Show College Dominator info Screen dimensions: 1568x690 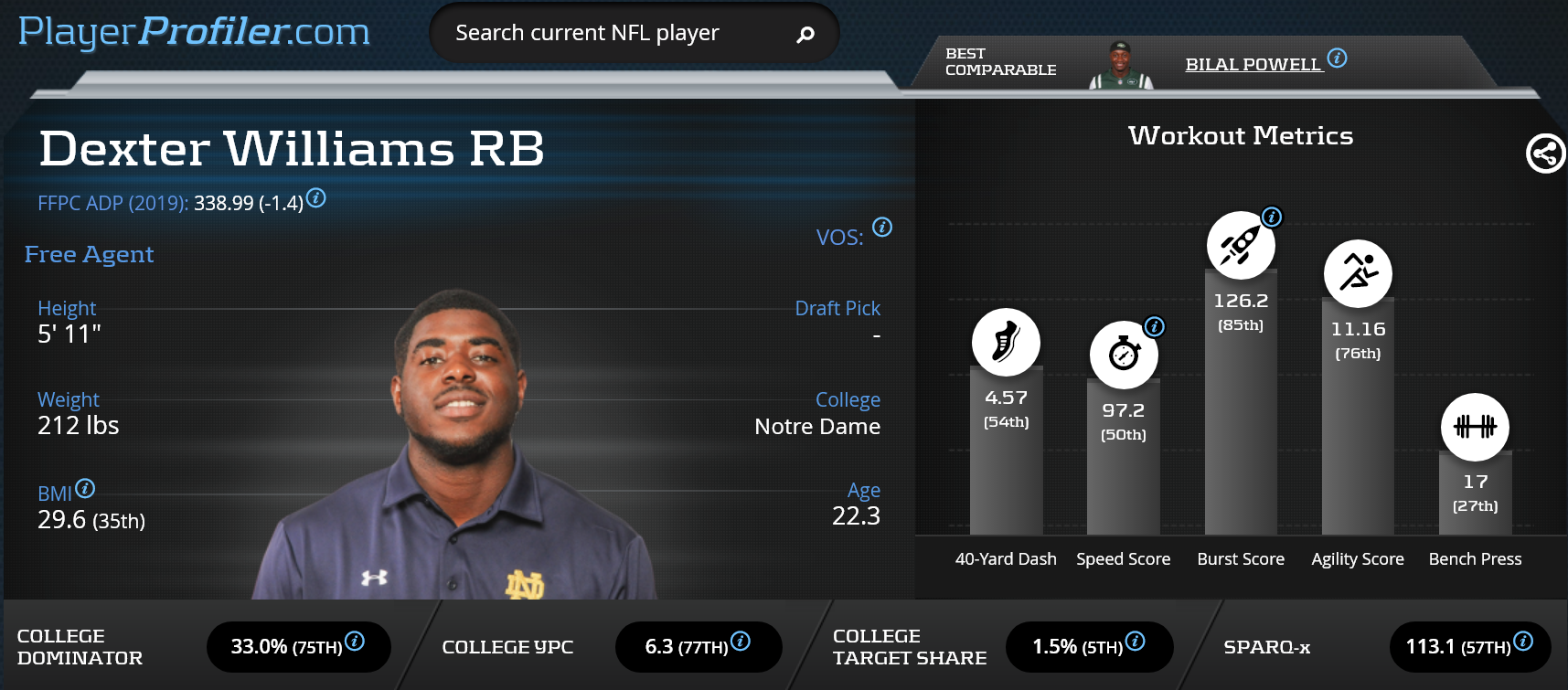[355, 641]
